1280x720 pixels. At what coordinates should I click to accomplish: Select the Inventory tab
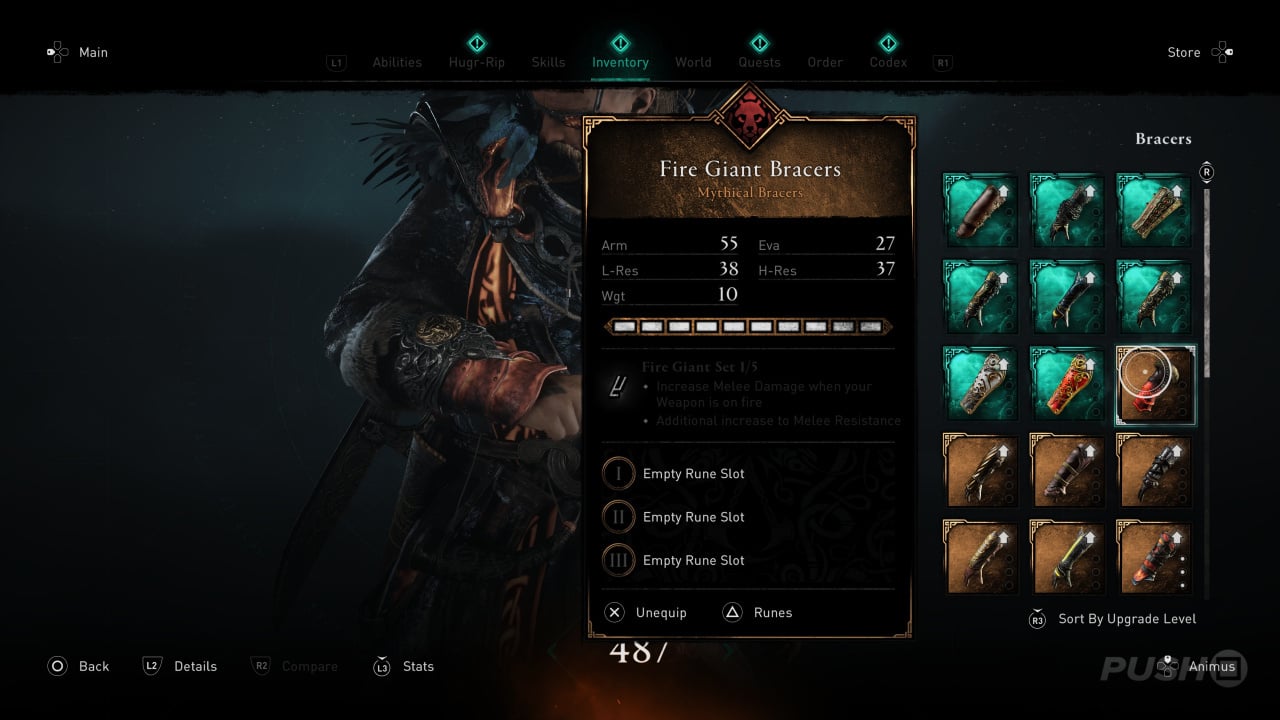coord(620,62)
